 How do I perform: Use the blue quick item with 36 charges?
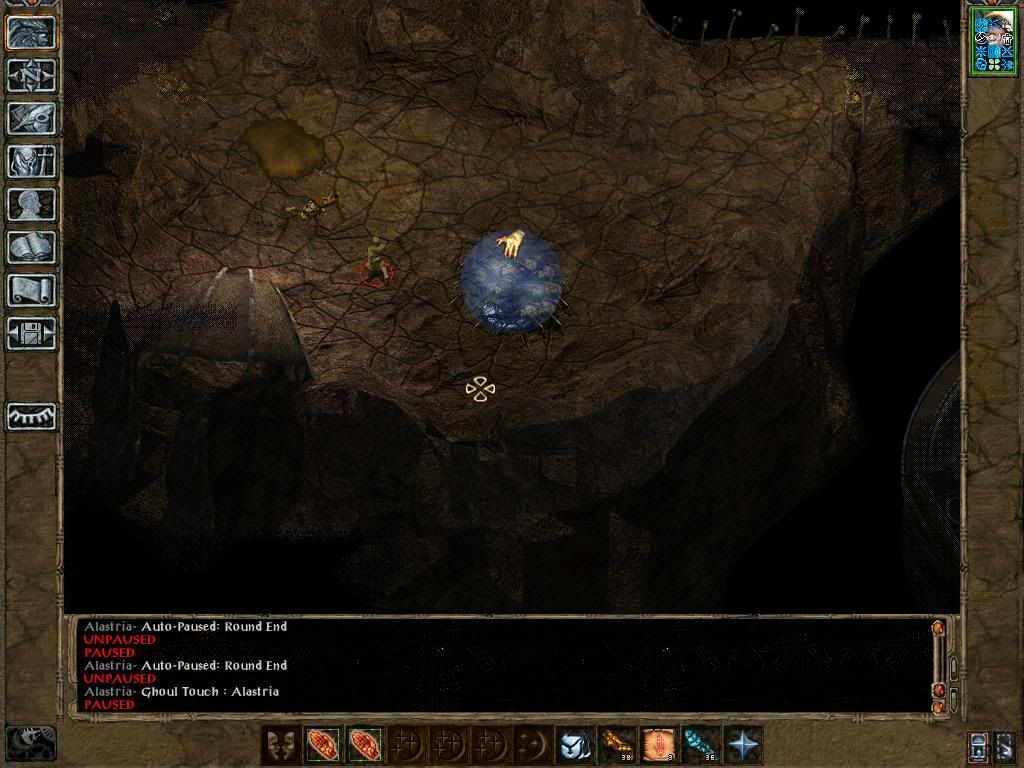pyautogui.click(x=702, y=745)
